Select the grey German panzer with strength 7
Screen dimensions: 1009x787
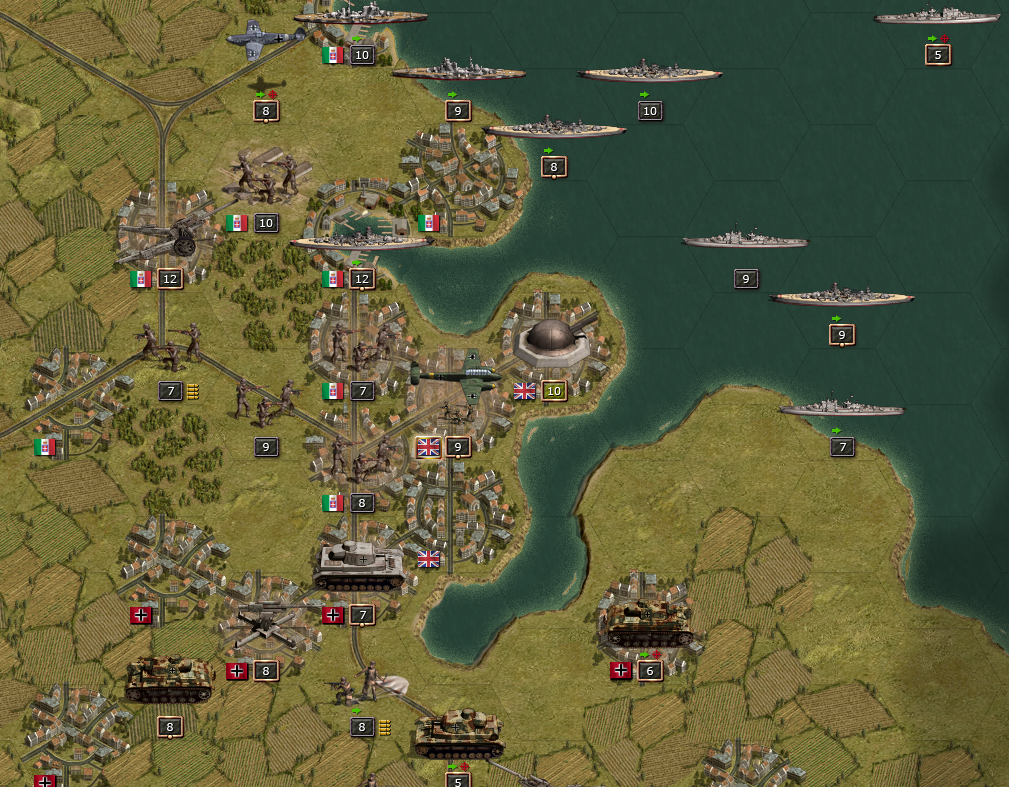(358, 566)
